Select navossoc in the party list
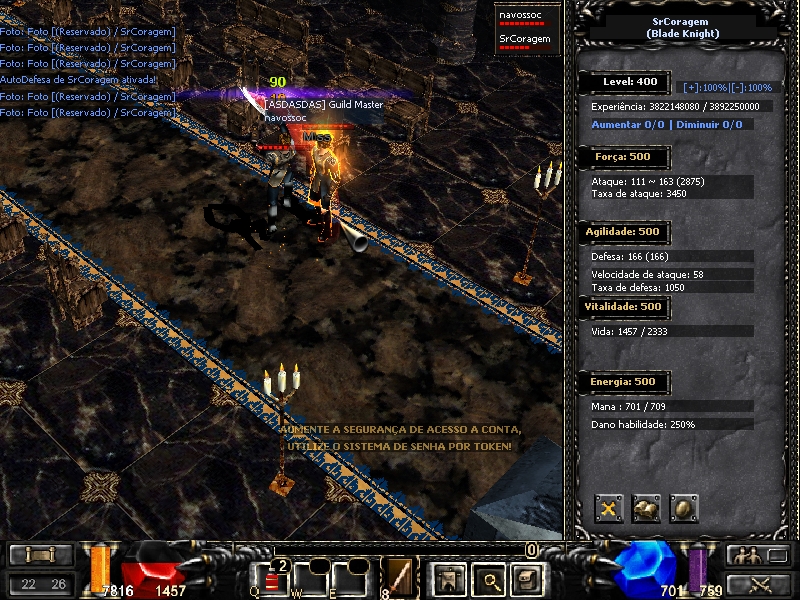 [522, 14]
